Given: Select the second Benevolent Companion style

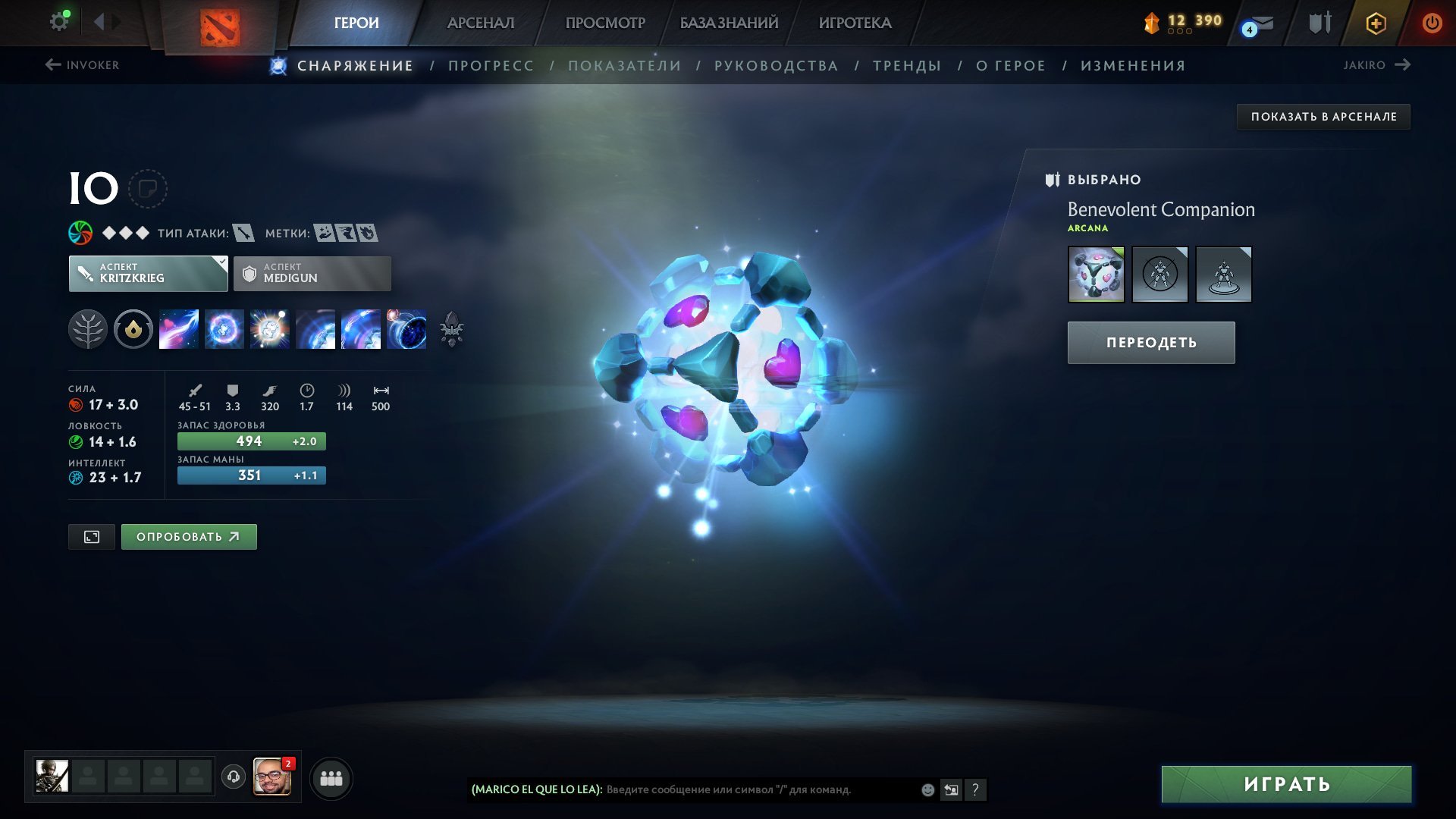Looking at the screenshot, I should [x=1159, y=275].
